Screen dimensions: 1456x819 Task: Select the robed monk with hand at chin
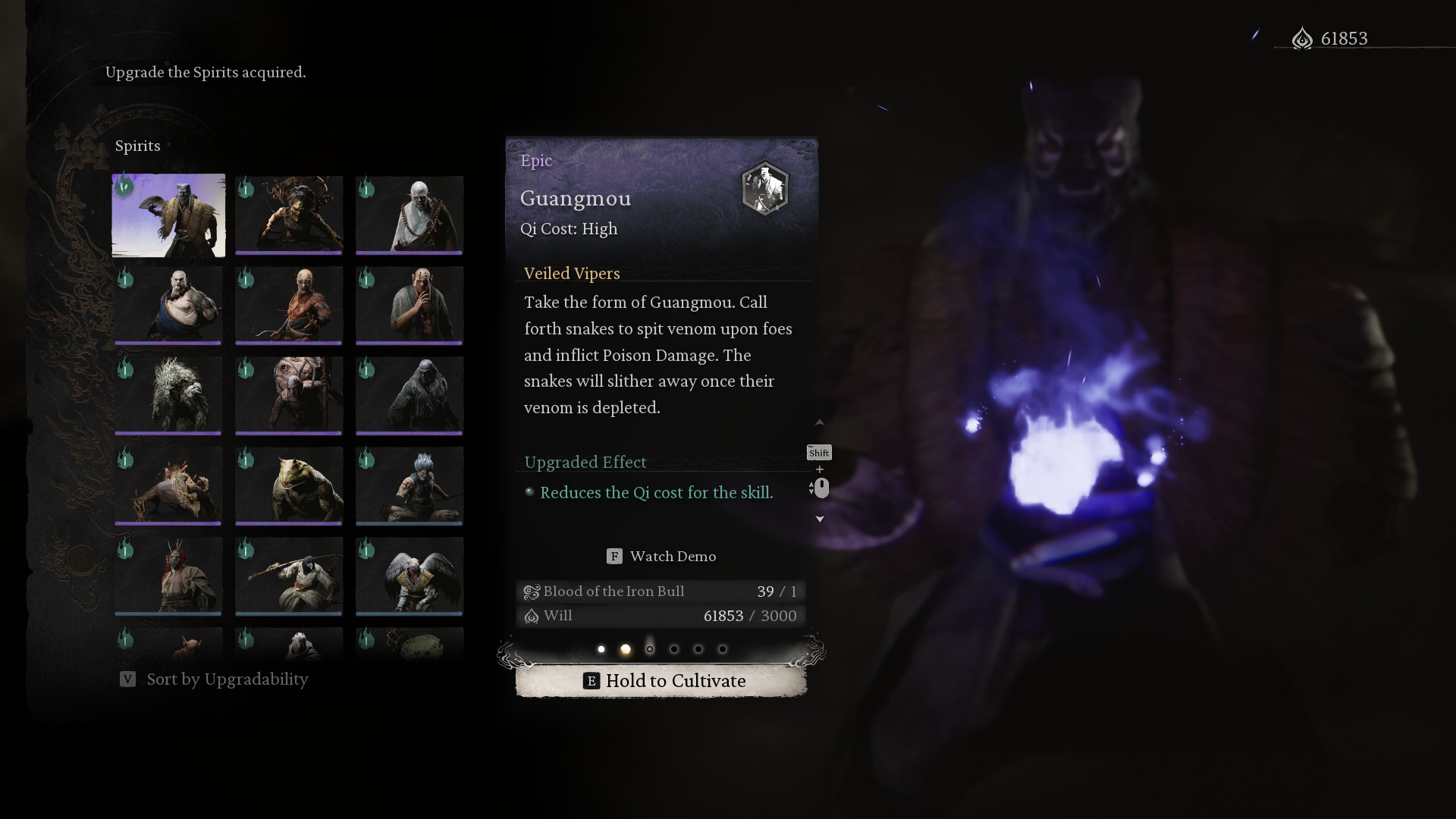pyautogui.click(x=409, y=305)
